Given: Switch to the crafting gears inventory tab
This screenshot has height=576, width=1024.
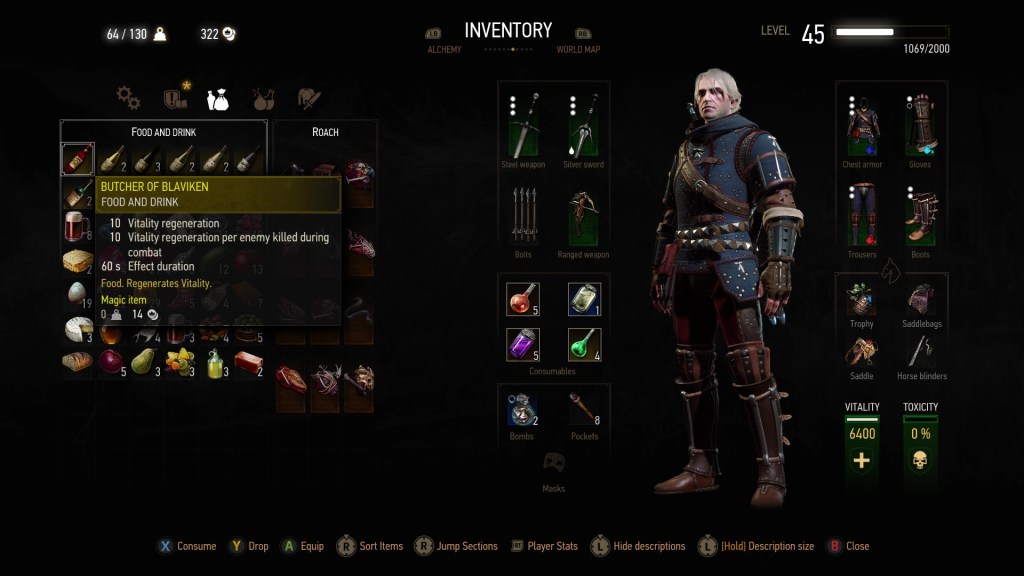Looking at the screenshot, I should 128,97.
